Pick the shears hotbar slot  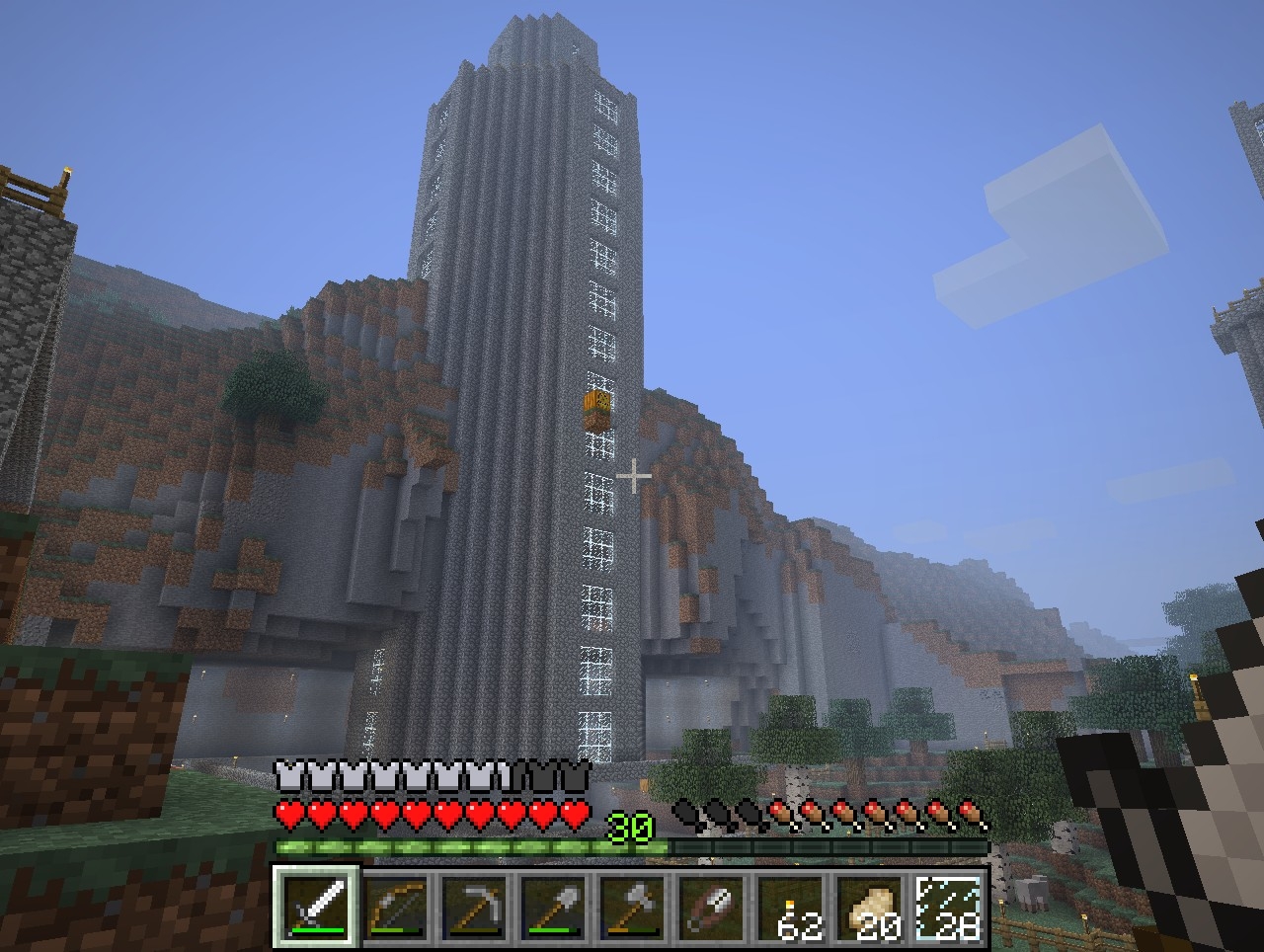[712, 907]
